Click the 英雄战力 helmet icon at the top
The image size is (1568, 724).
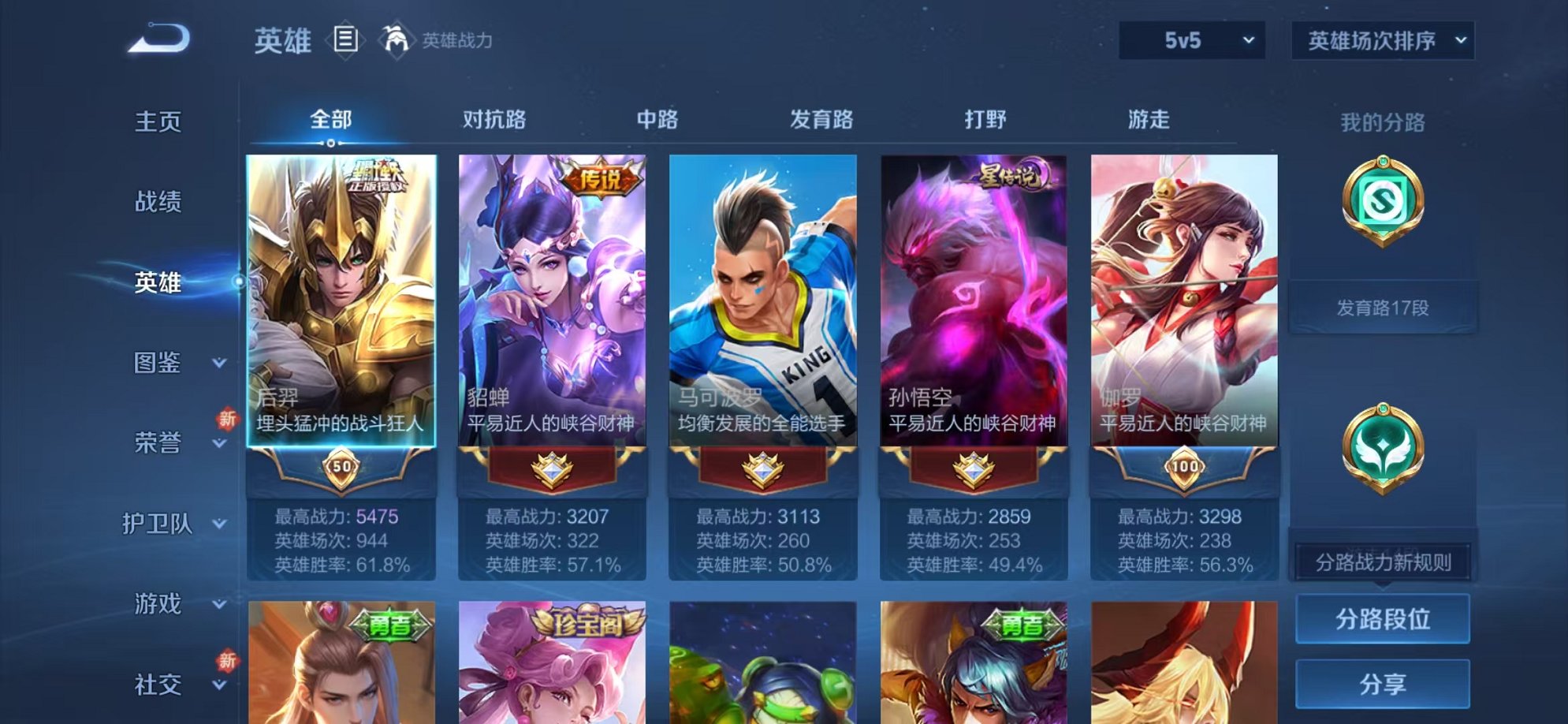pos(397,37)
